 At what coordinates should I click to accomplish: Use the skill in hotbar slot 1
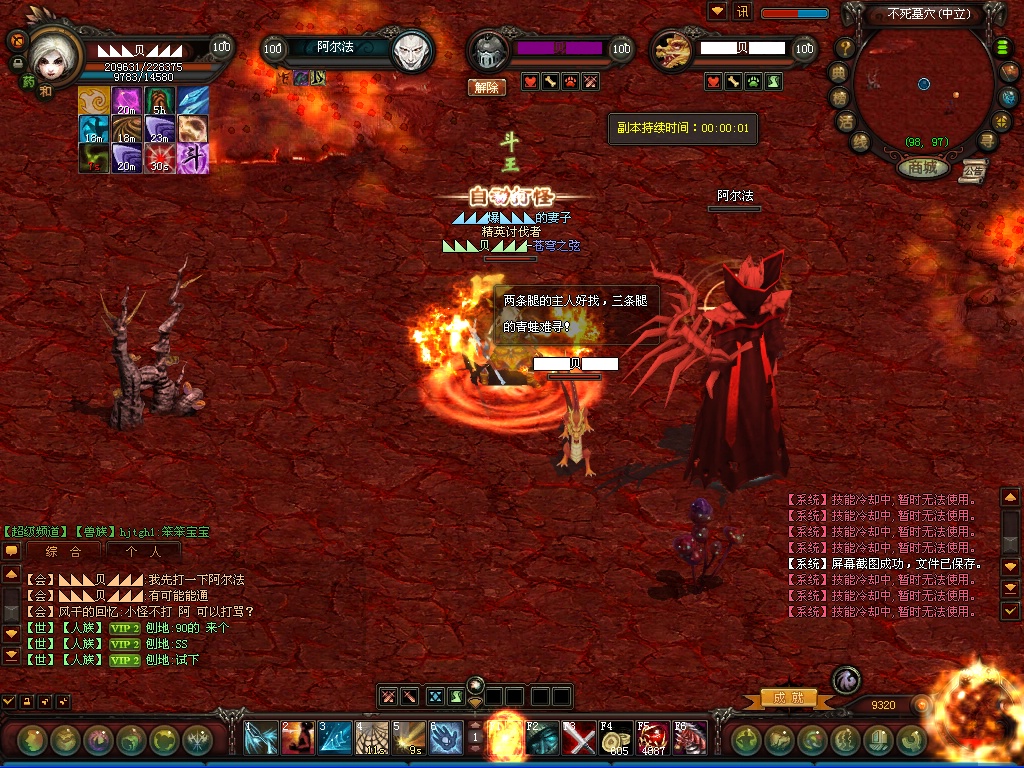pos(262,738)
